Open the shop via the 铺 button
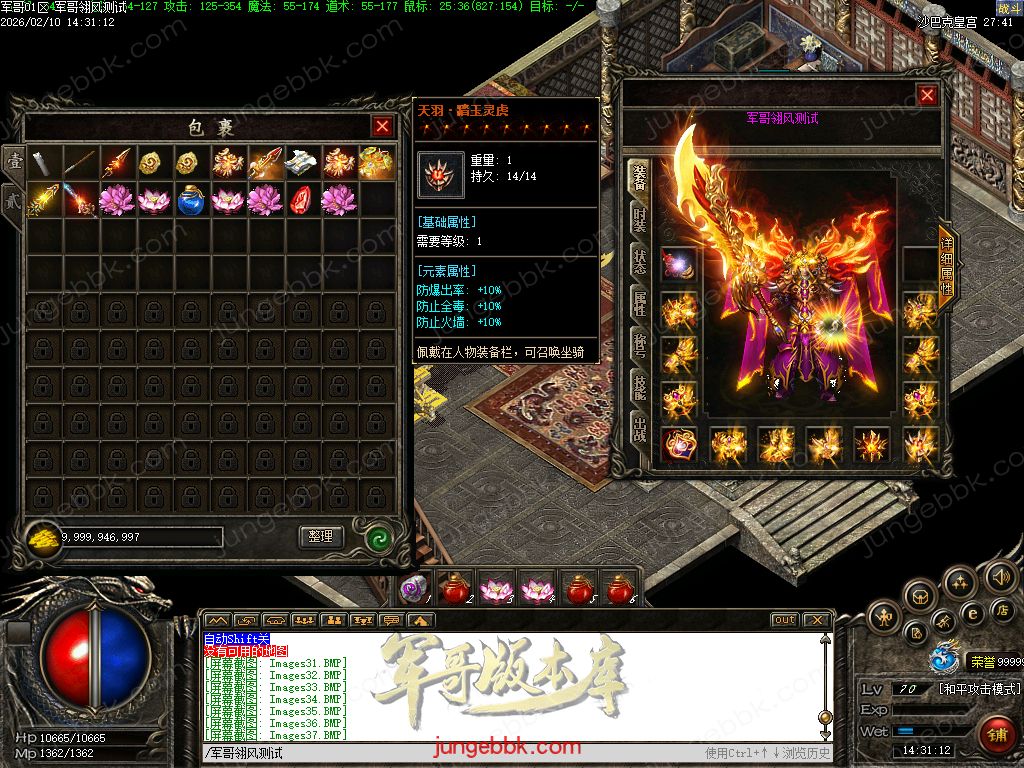The height and width of the screenshot is (768, 1024). pyautogui.click(x=996, y=734)
